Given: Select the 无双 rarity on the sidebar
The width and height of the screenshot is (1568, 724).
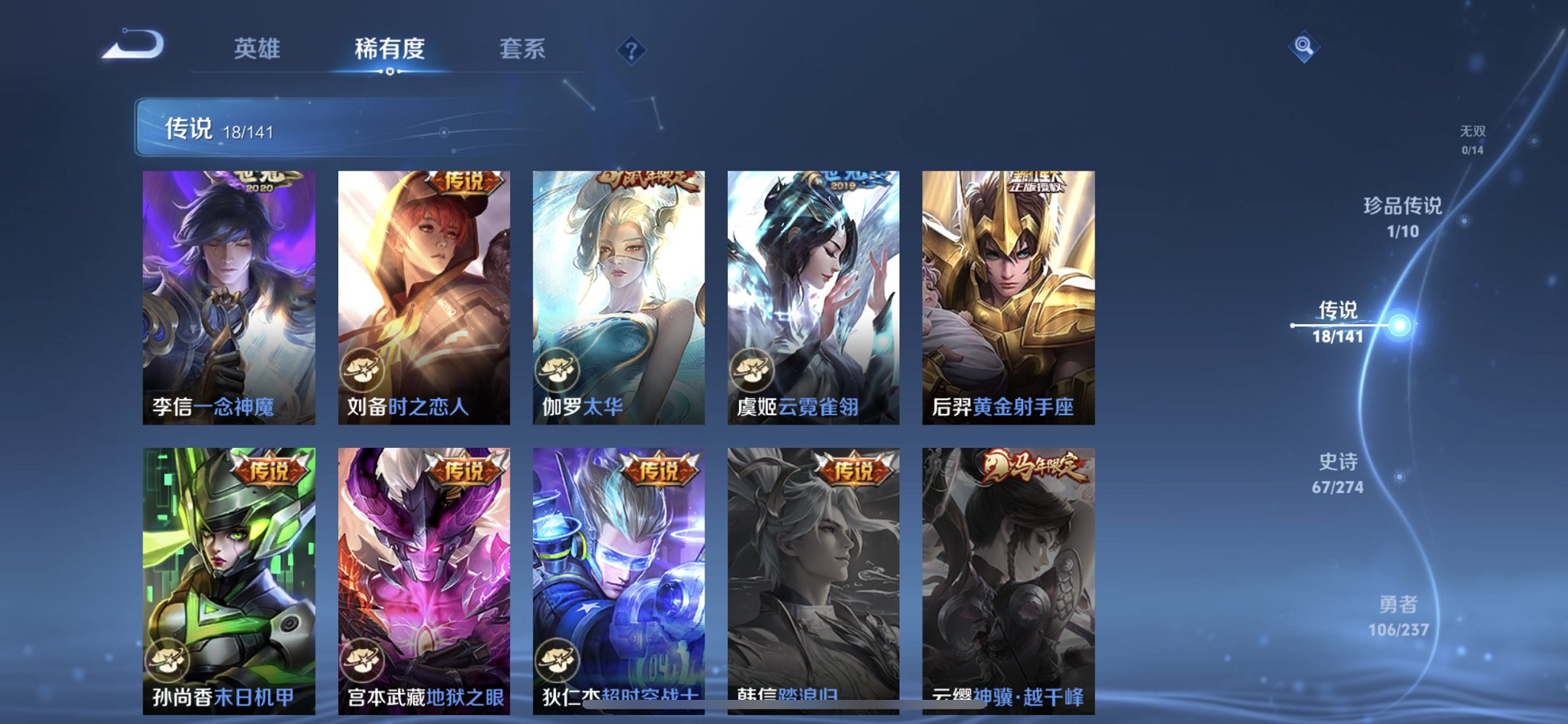Looking at the screenshot, I should 1471,137.
